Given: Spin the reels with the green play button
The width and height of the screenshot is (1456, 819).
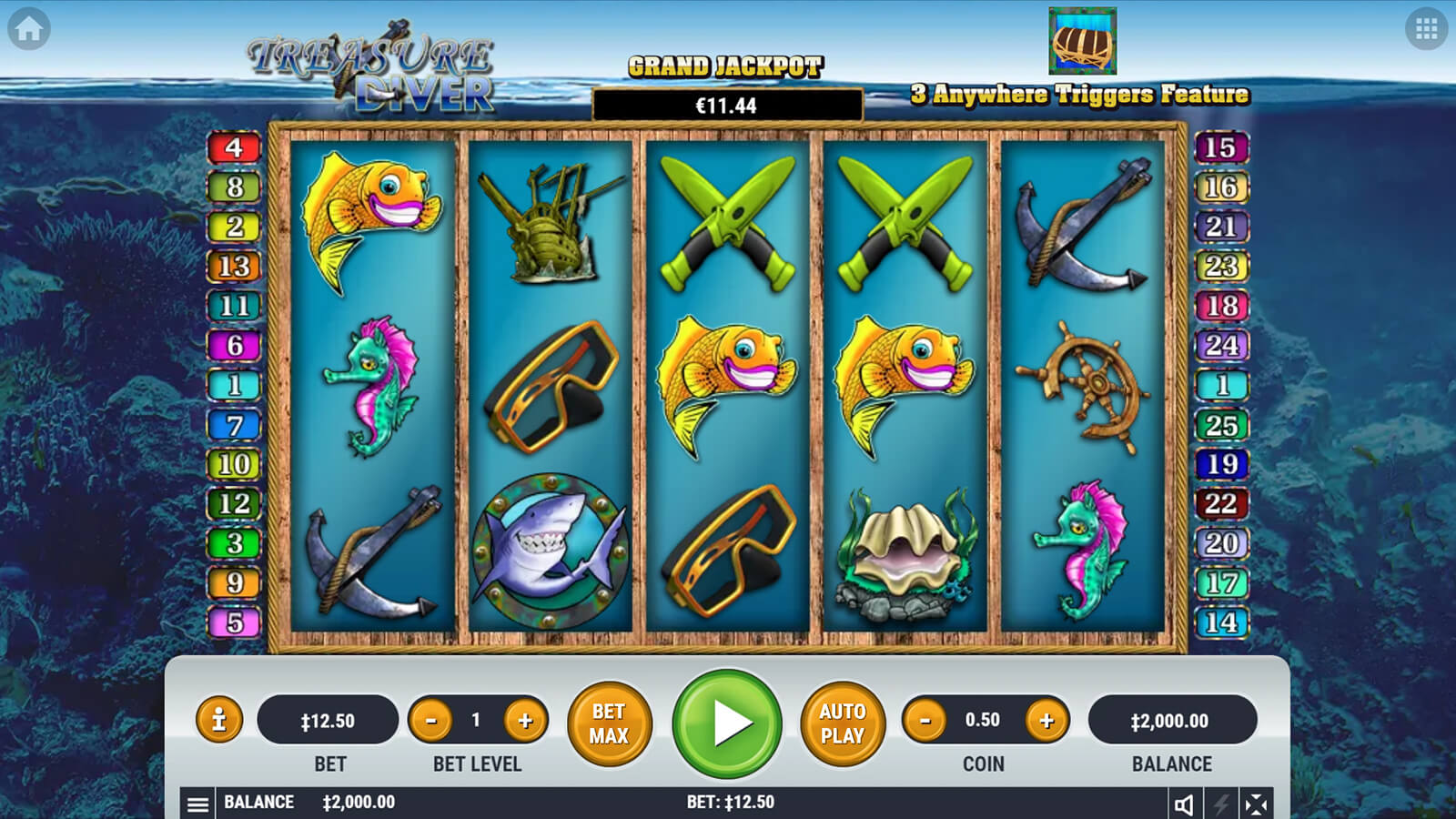Looking at the screenshot, I should pyautogui.click(x=727, y=723).
